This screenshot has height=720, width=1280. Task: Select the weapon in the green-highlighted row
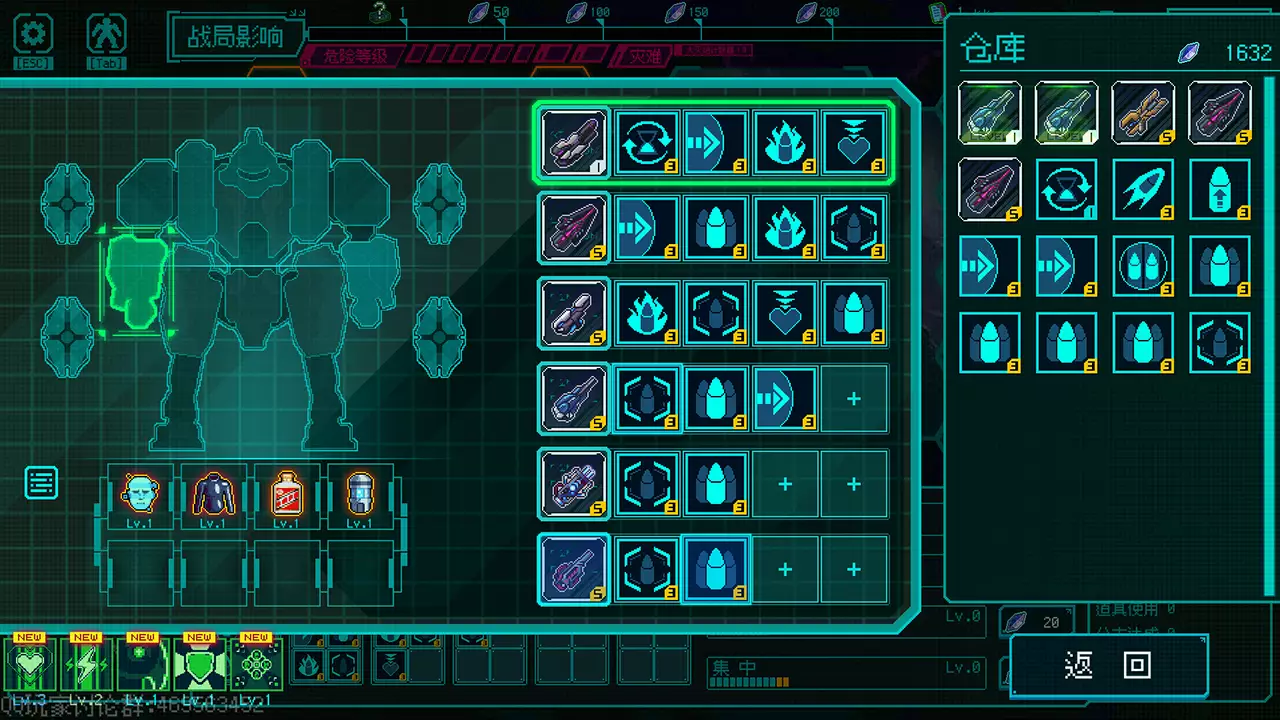coord(574,143)
